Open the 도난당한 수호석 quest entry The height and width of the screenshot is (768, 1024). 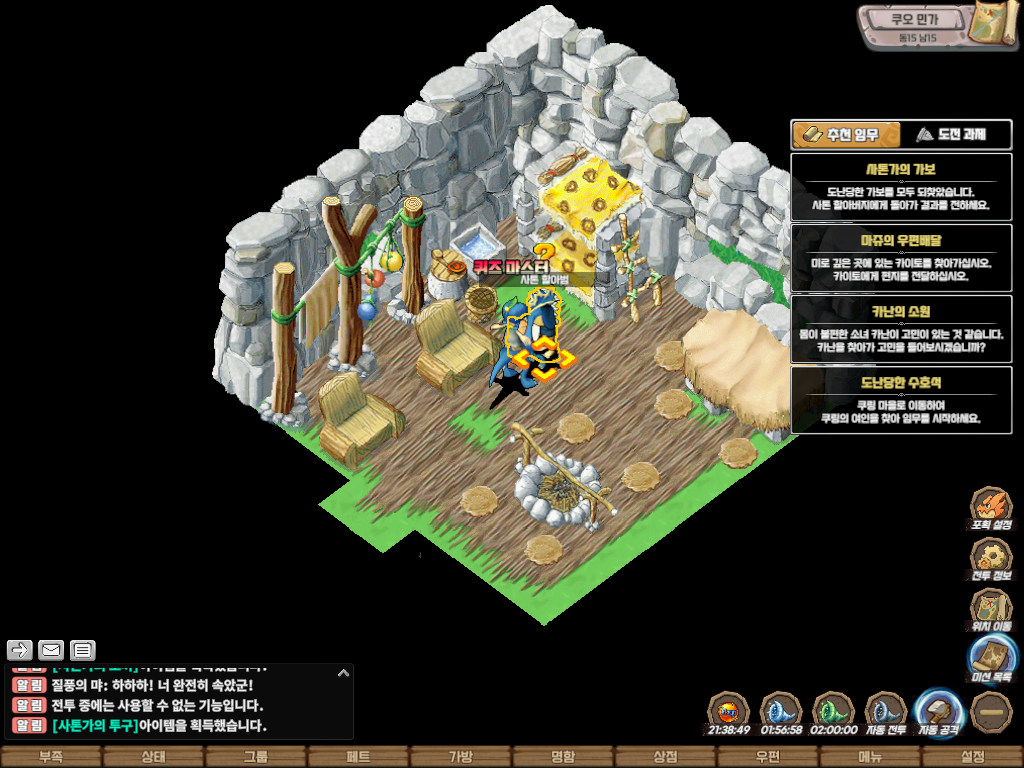pos(901,400)
